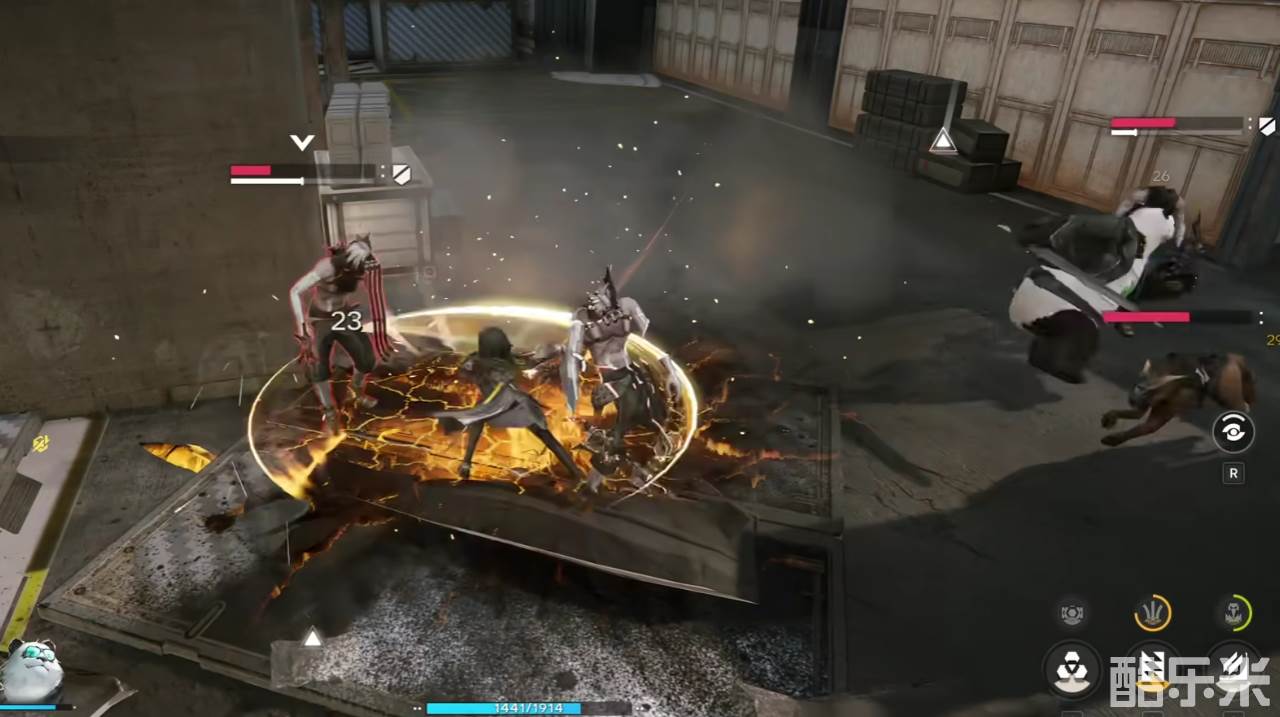Select the small grey skill icon above the hexagon skill
This screenshot has width=1280, height=717.
coord(1072,612)
